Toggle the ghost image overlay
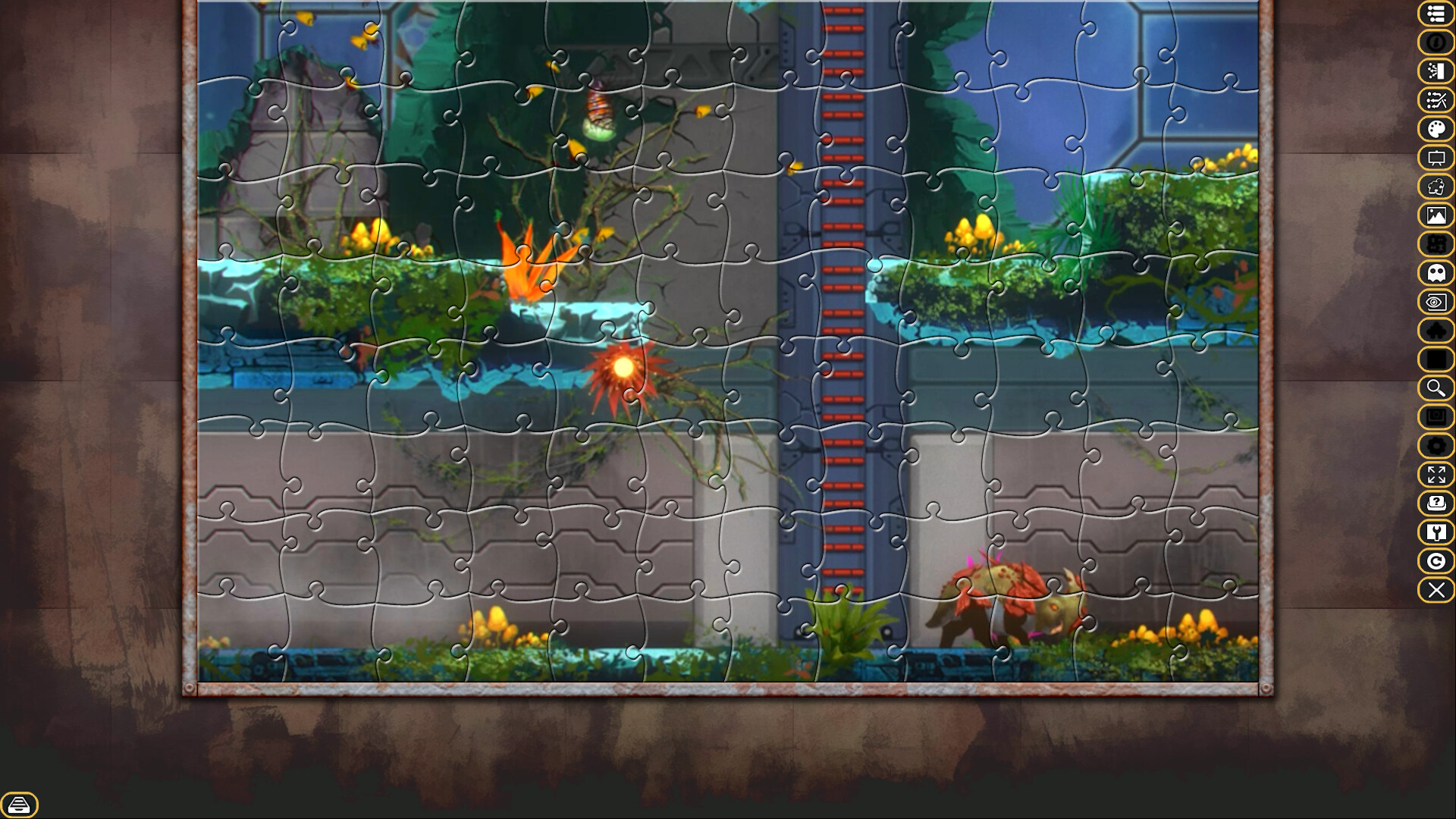This screenshot has height=819, width=1456. (1436, 273)
